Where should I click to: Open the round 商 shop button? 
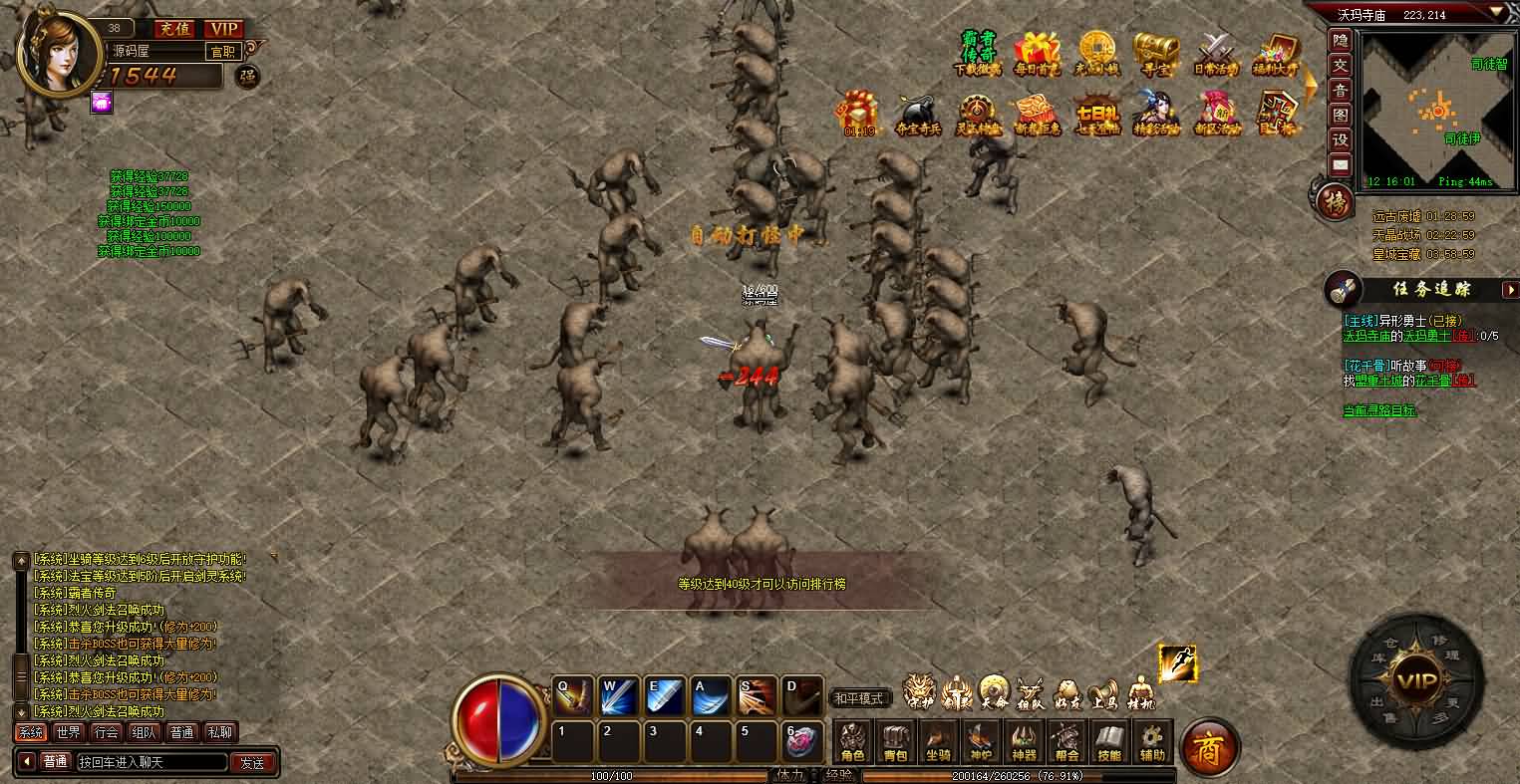(x=1209, y=745)
